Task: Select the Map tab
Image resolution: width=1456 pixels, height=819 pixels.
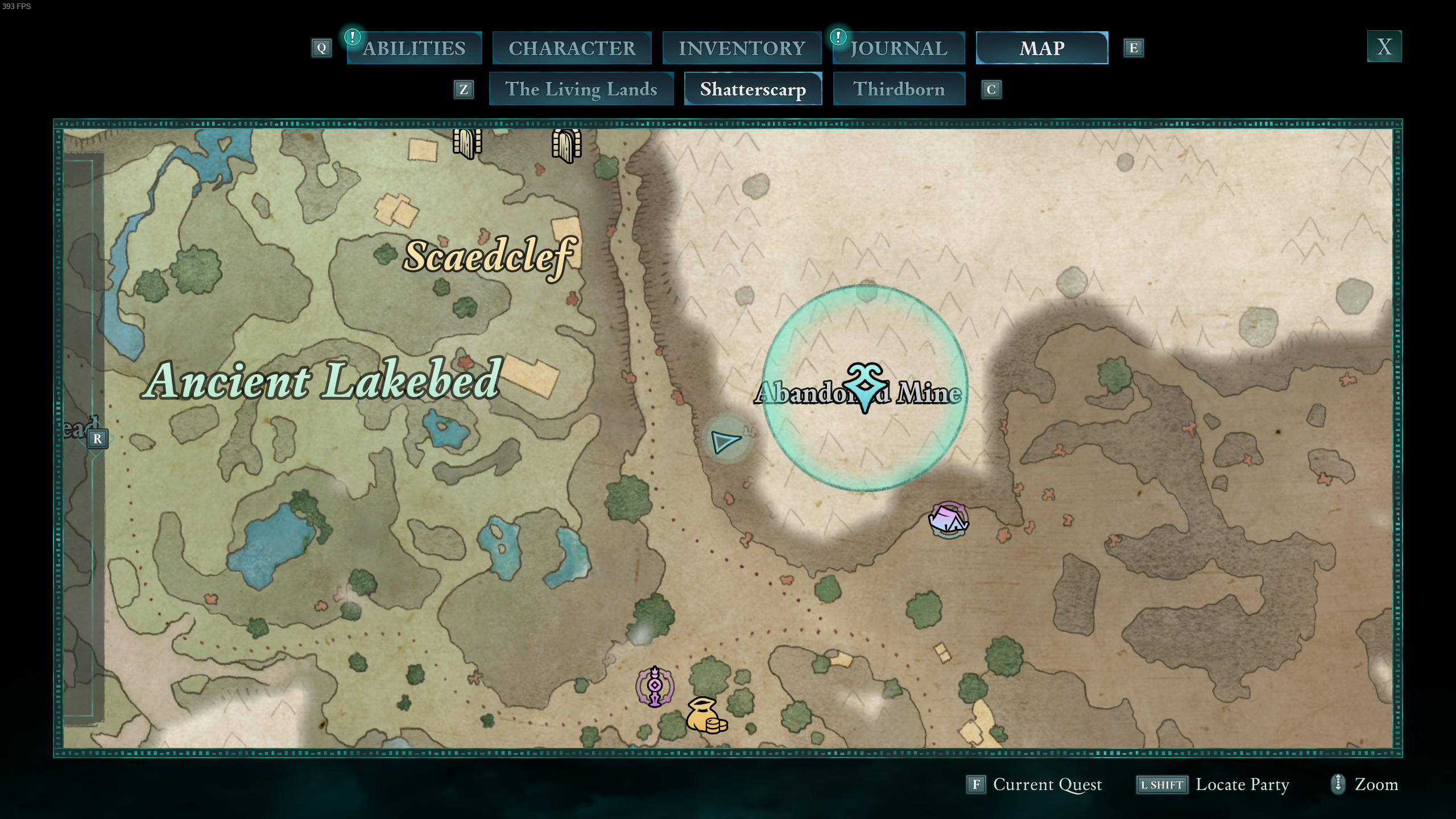Action: (1041, 48)
